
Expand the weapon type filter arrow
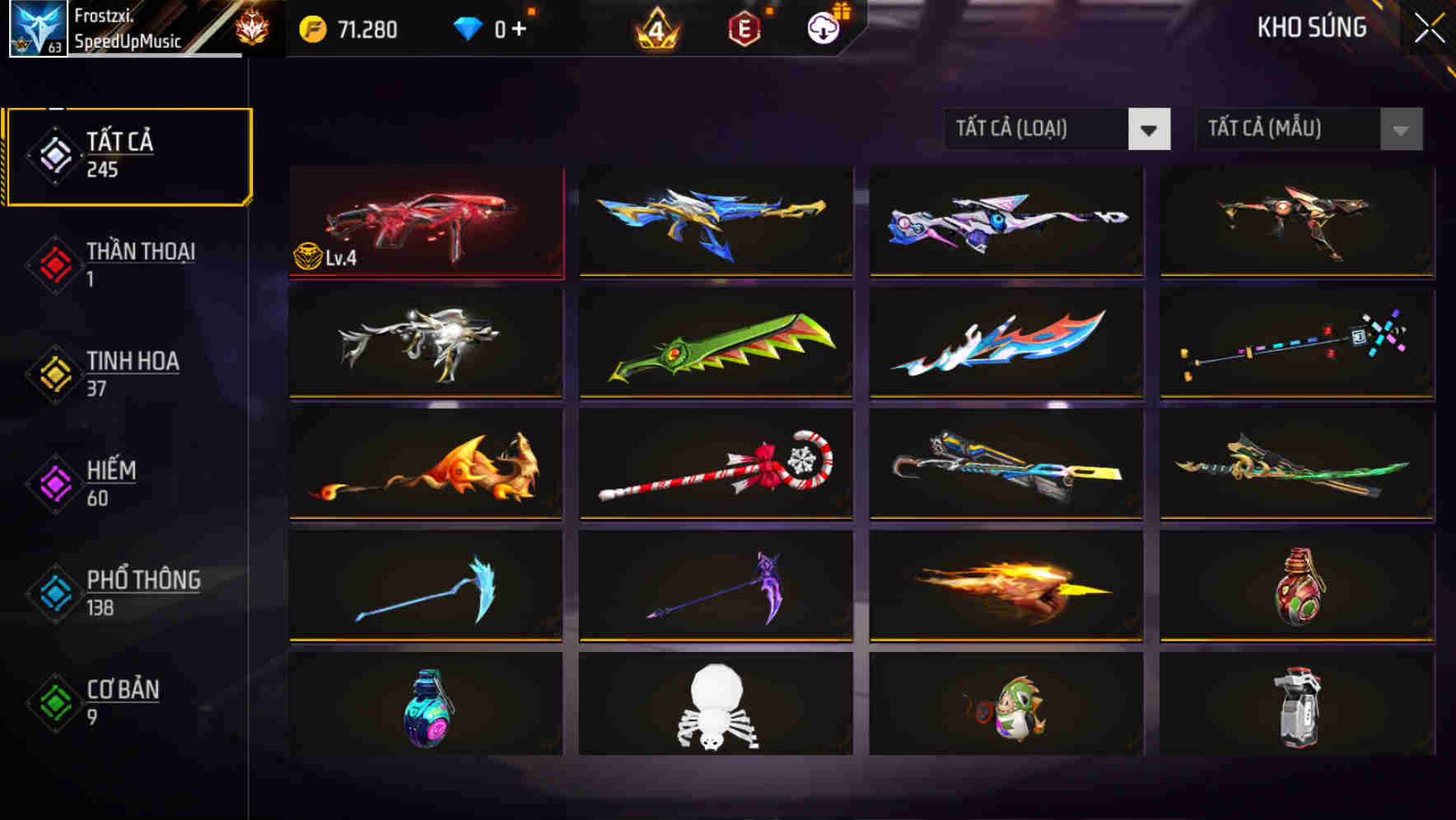[x=1150, y=130]
